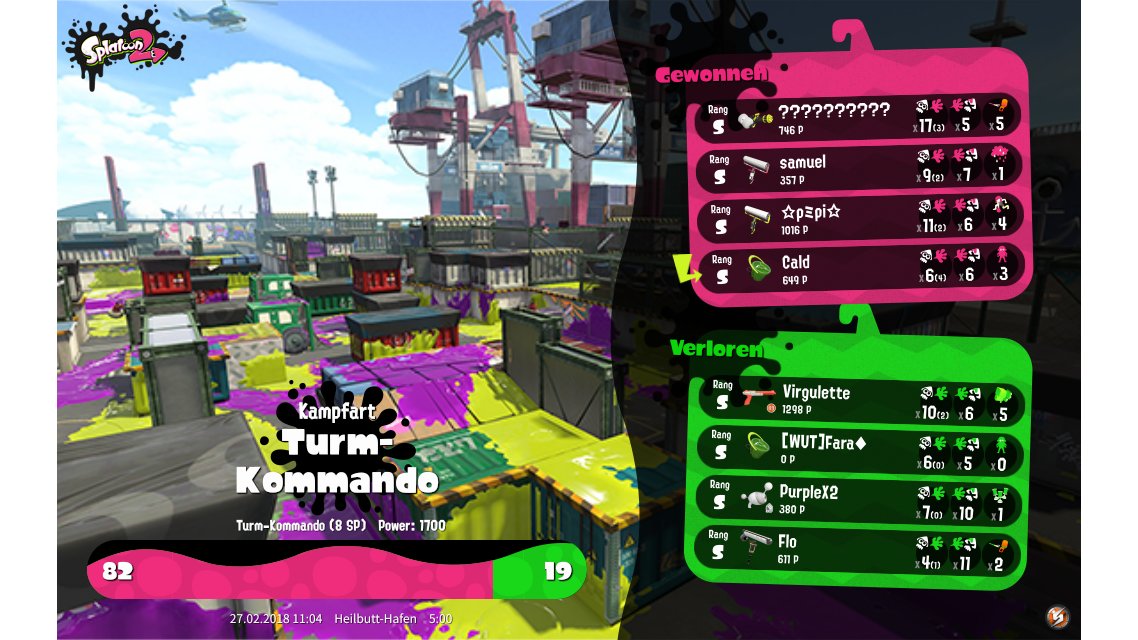Click the Splatoon 2 logo
The height and width of the screenshot is (640, 1138).
coord(122,45)
